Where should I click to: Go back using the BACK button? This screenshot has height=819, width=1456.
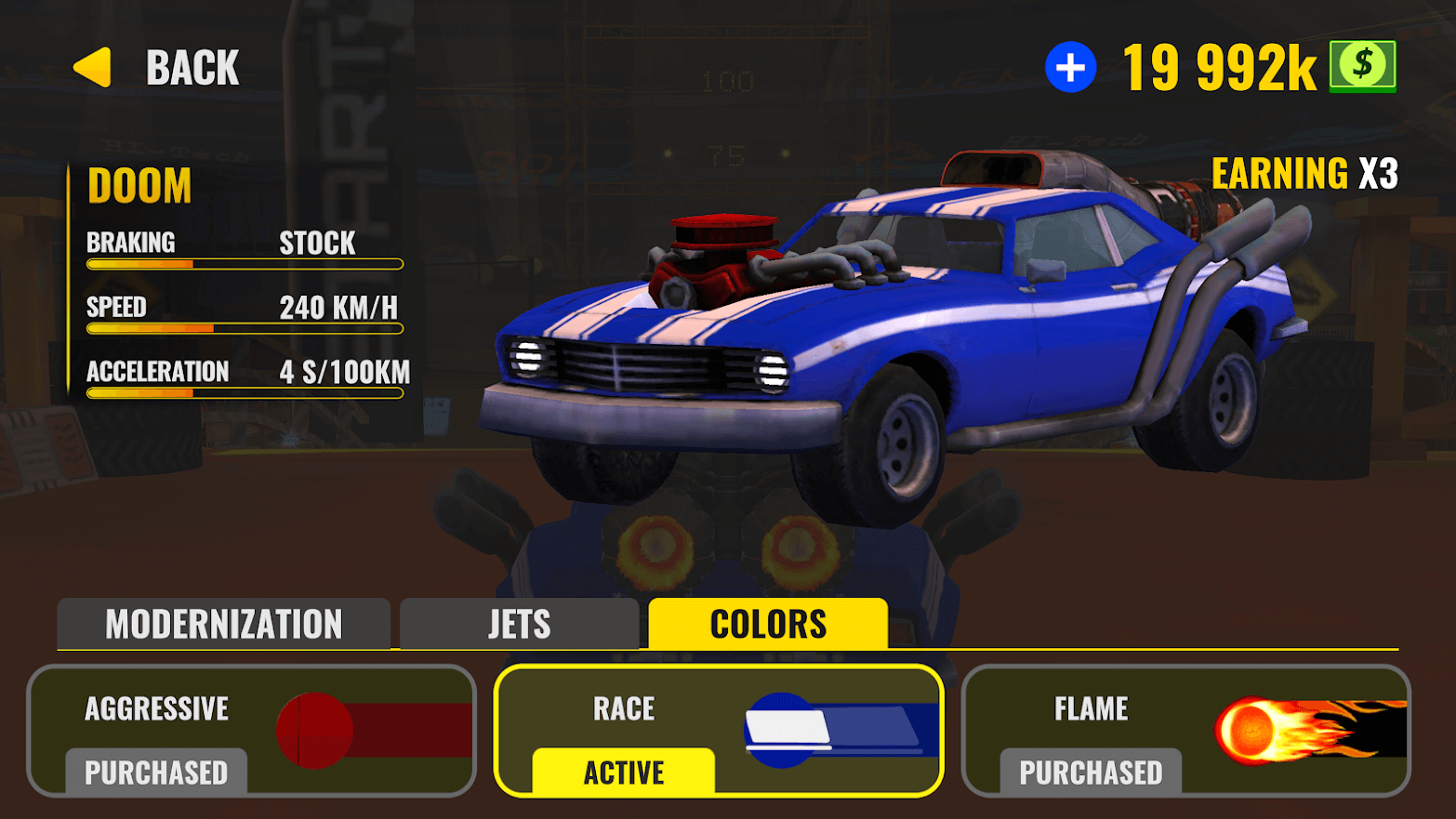(x=158, y=68)
